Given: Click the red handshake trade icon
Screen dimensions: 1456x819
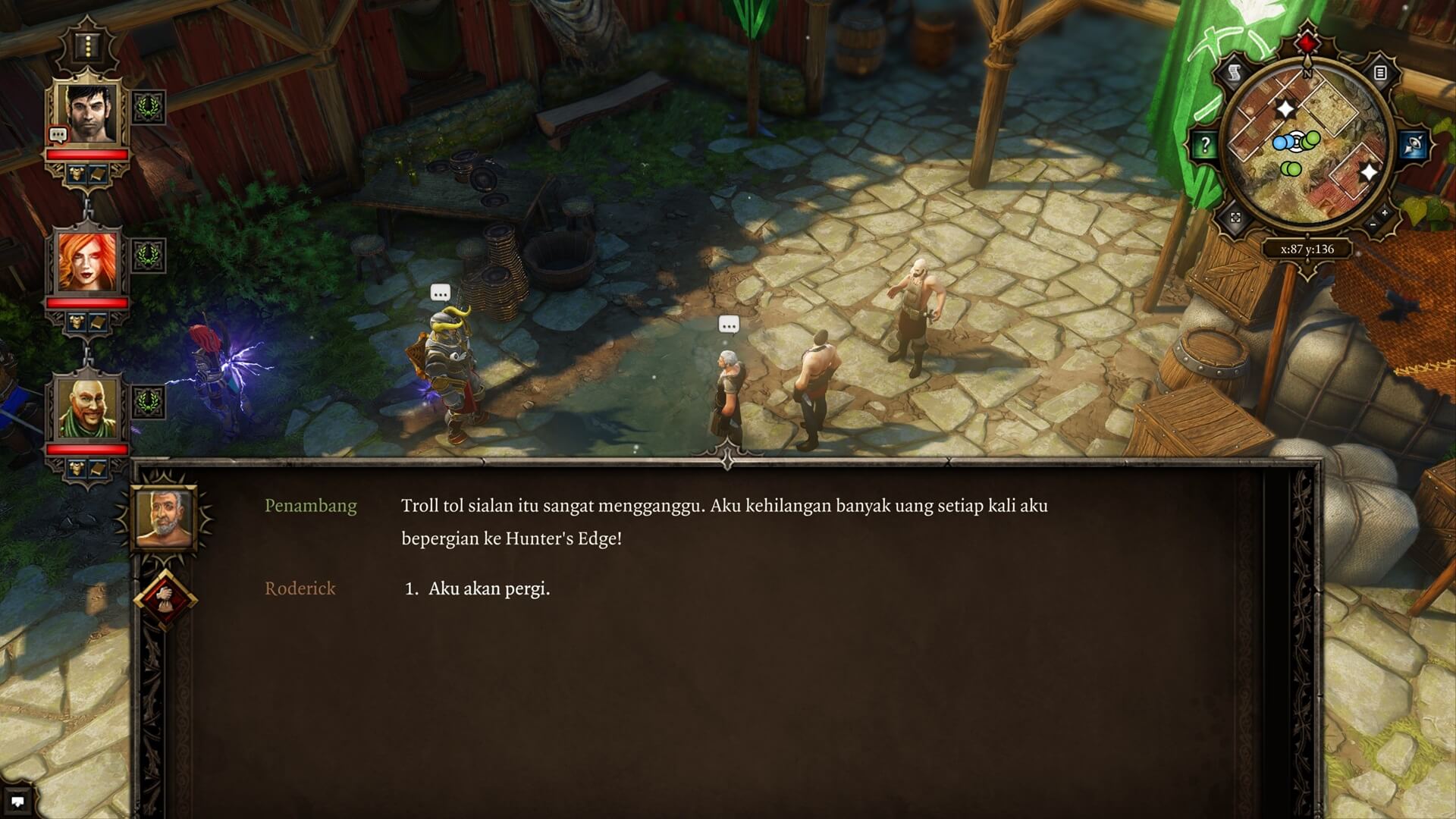Looking at the screenshot, I should [165, 598].
